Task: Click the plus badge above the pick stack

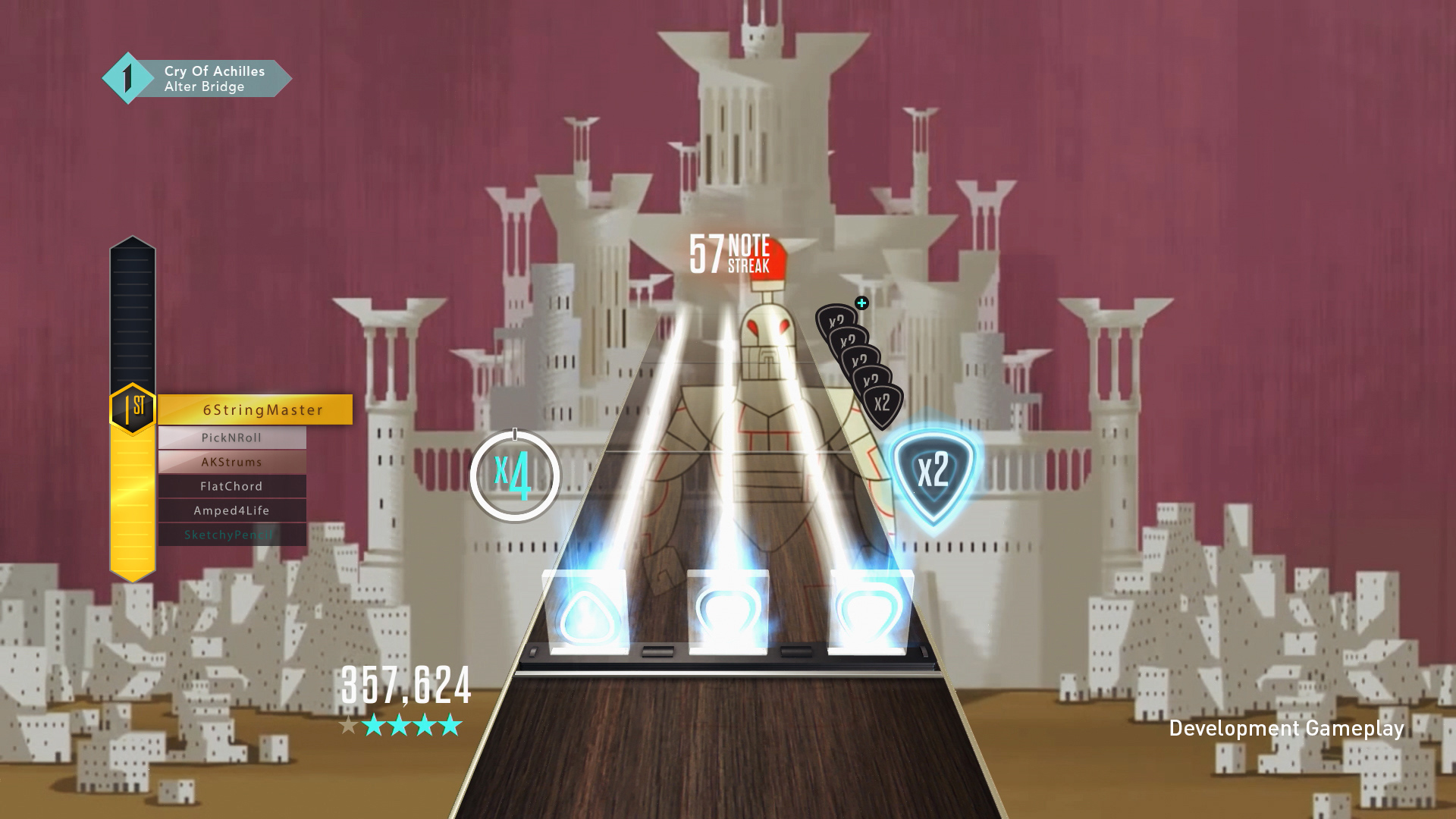Action: [x=861, y=303]
